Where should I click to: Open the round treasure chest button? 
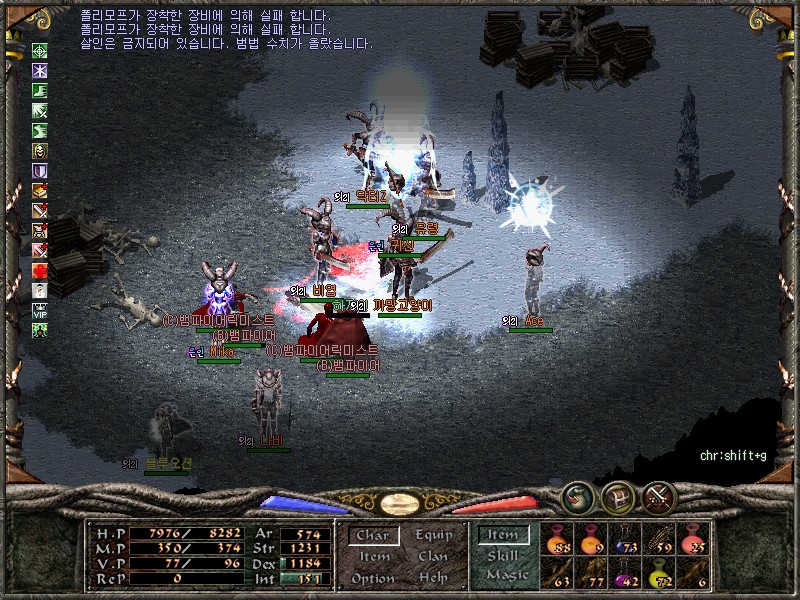618,497
